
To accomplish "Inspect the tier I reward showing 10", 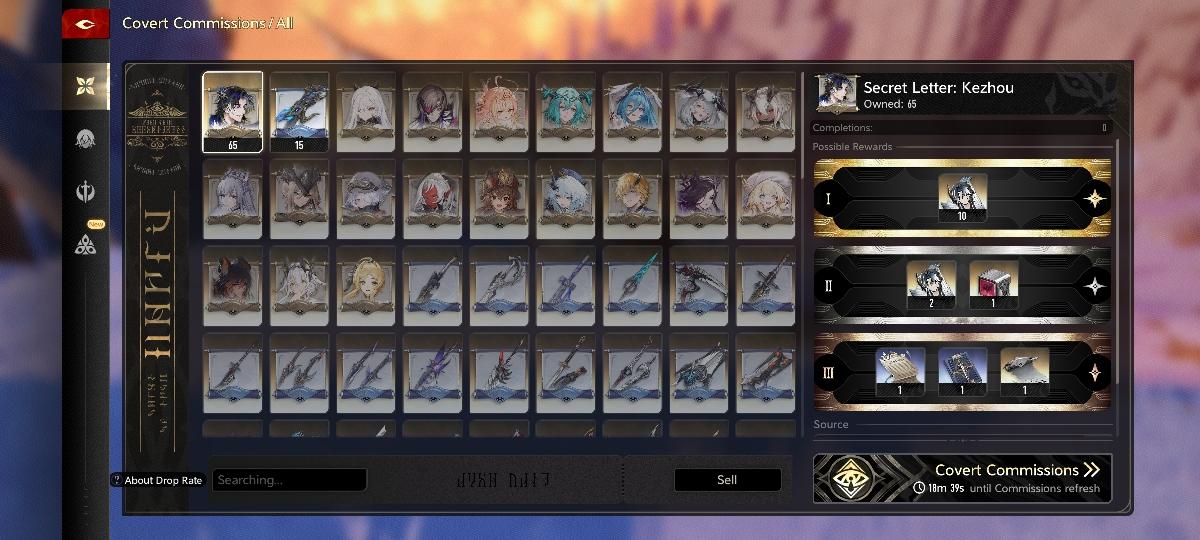I will point(963,198).
